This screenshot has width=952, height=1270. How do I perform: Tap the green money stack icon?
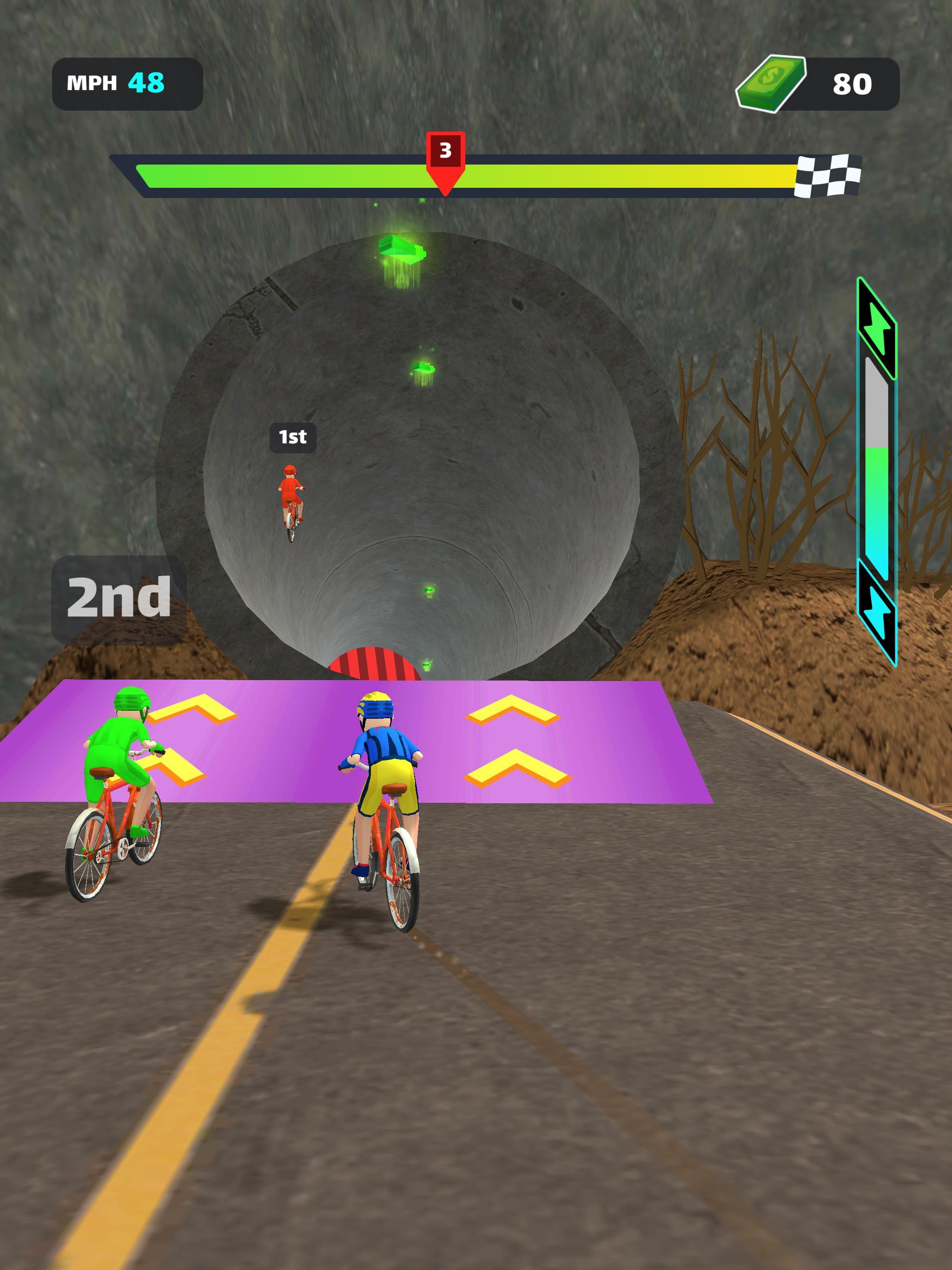click(x=772, y=83)
